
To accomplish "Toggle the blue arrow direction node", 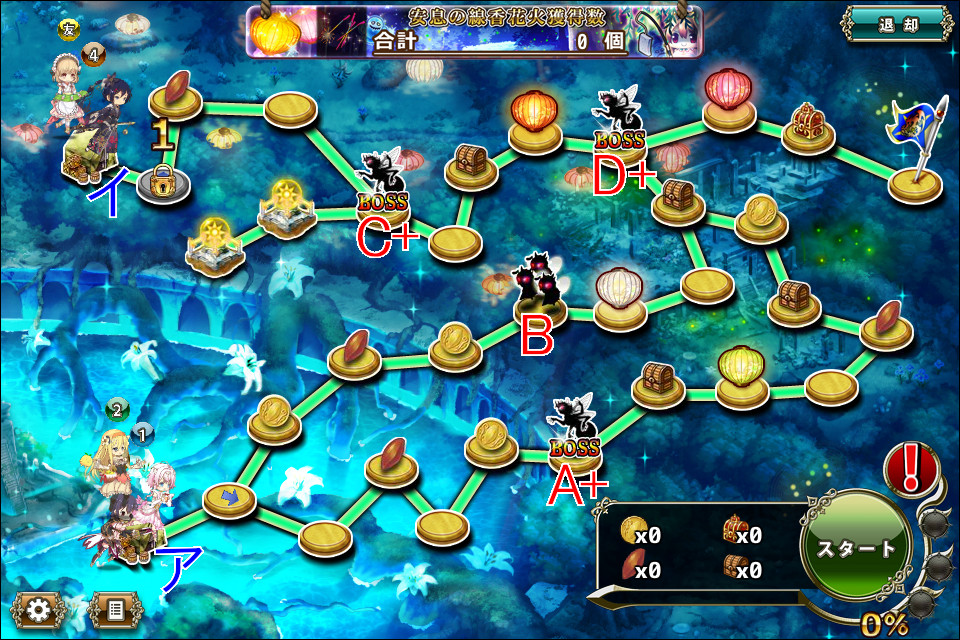I will (x=229, y=497).
